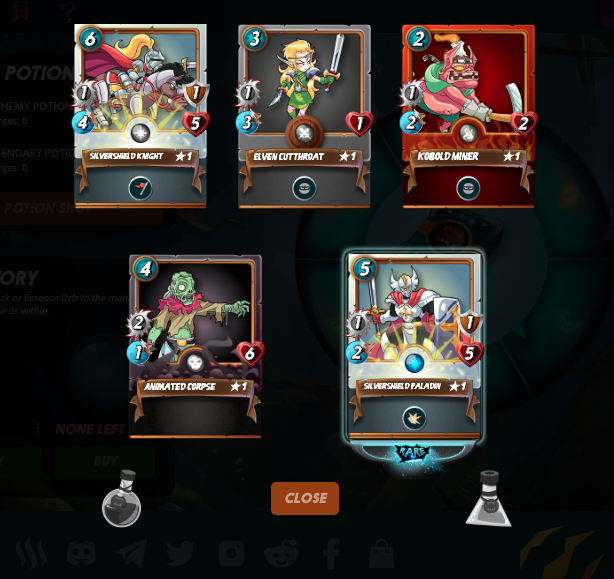The width and height of the screenshot is (614, 579).
Task: Click the round flask potion icon
Action: tap(122, 499)
